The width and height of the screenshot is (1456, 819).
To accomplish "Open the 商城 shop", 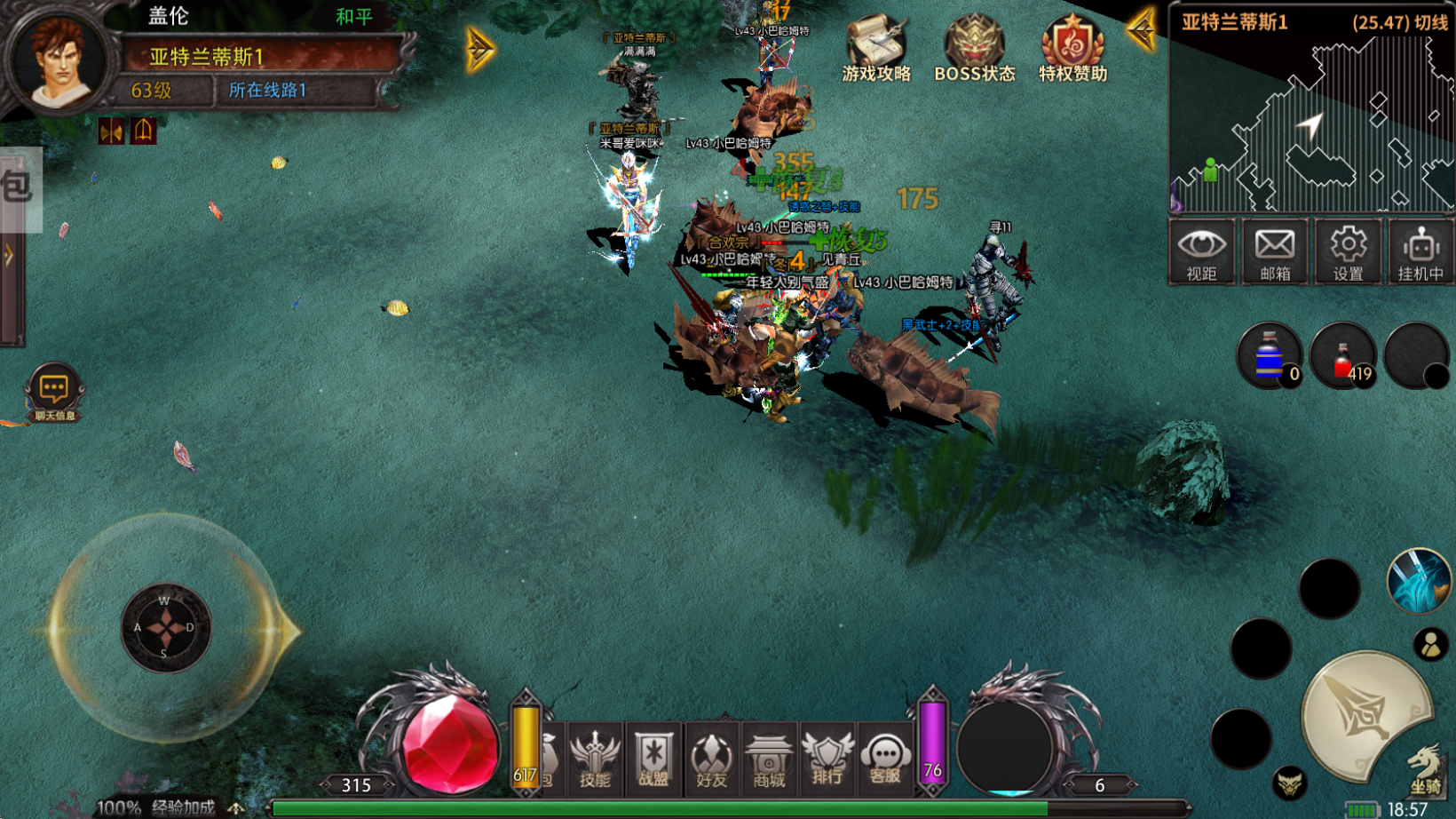I will click(x=769, y=759).
